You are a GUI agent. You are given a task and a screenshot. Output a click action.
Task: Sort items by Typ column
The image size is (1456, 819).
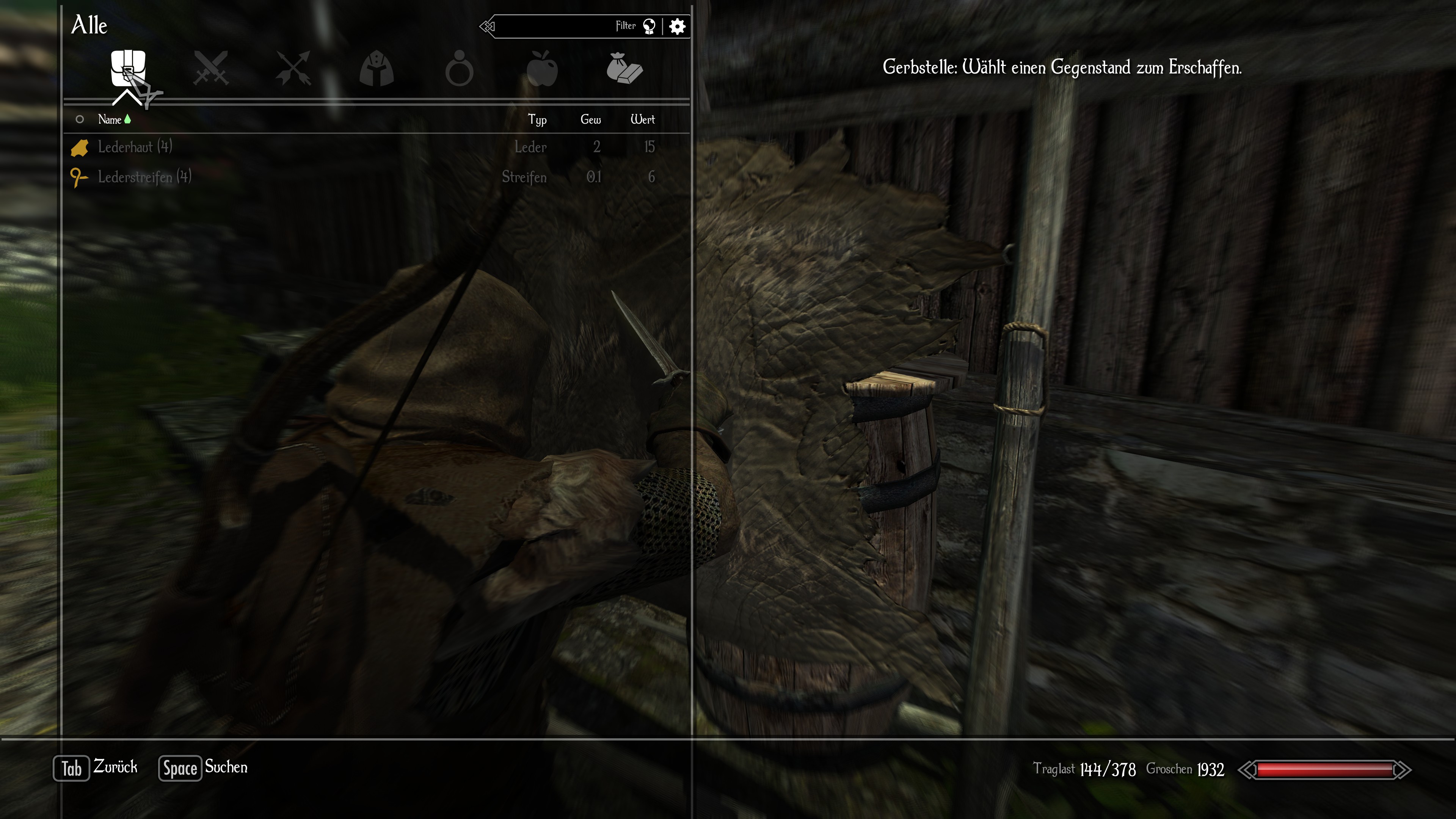[x=537, y=119]
